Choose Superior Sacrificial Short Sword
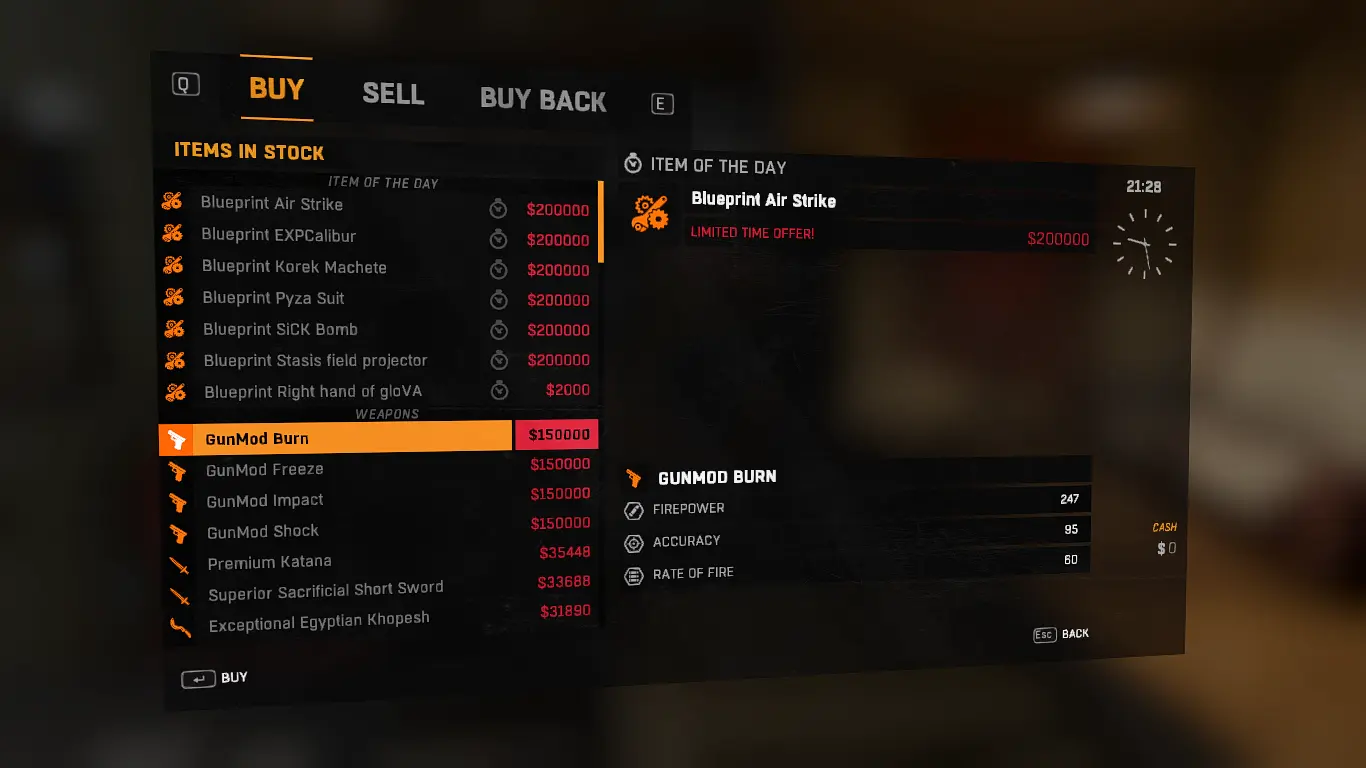1366x768 pixels. click(x=325, y=592)
